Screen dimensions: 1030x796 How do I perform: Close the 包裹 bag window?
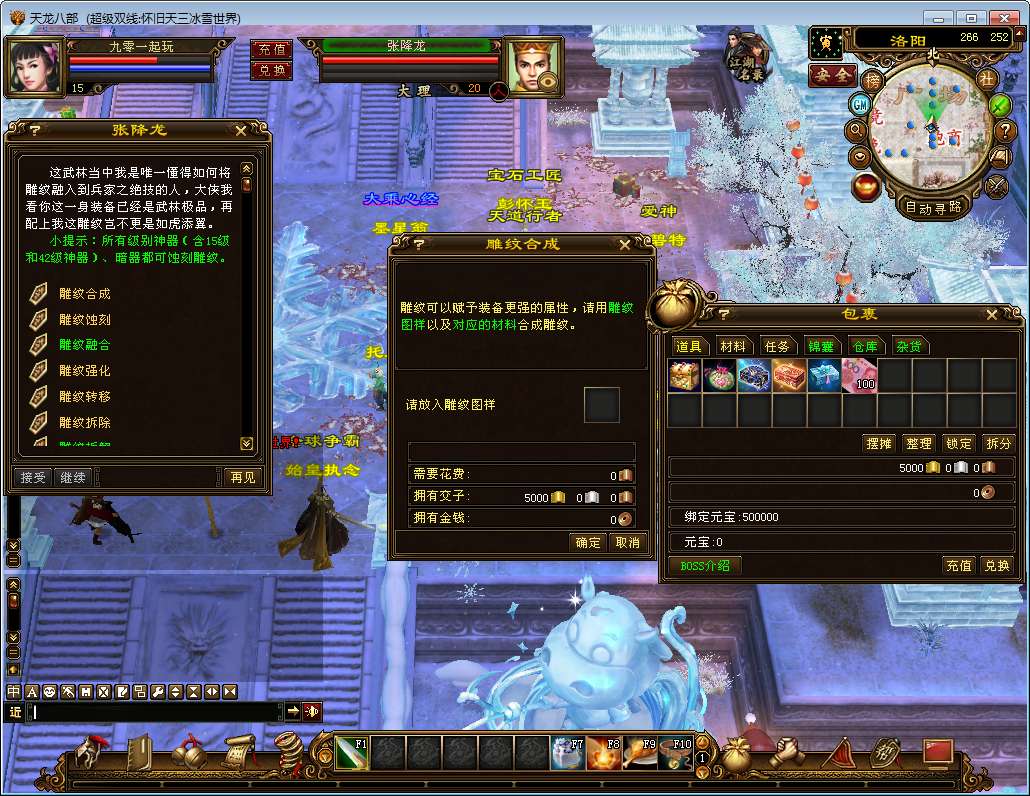tap(991, 315)
